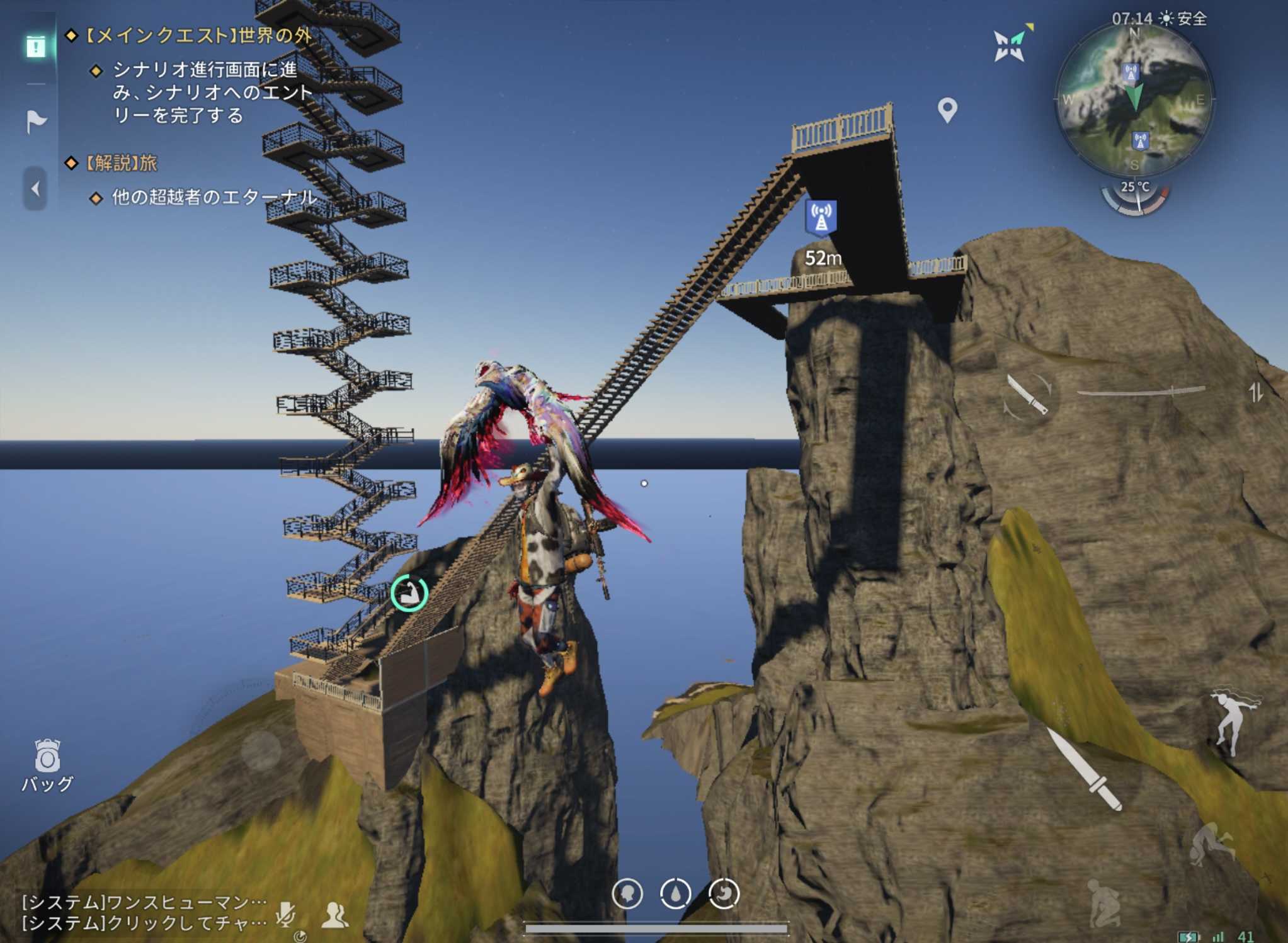Open the main quest 世界の外 entry
Image resolution: width=1288 pixels, height=943 pixels.
point(198,35)
